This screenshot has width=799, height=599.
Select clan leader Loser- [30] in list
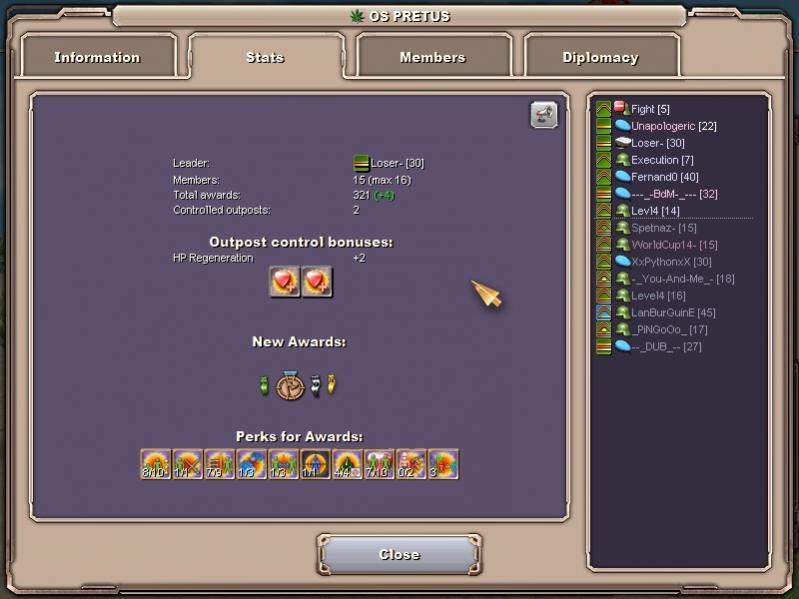click(x=657, y=143)
